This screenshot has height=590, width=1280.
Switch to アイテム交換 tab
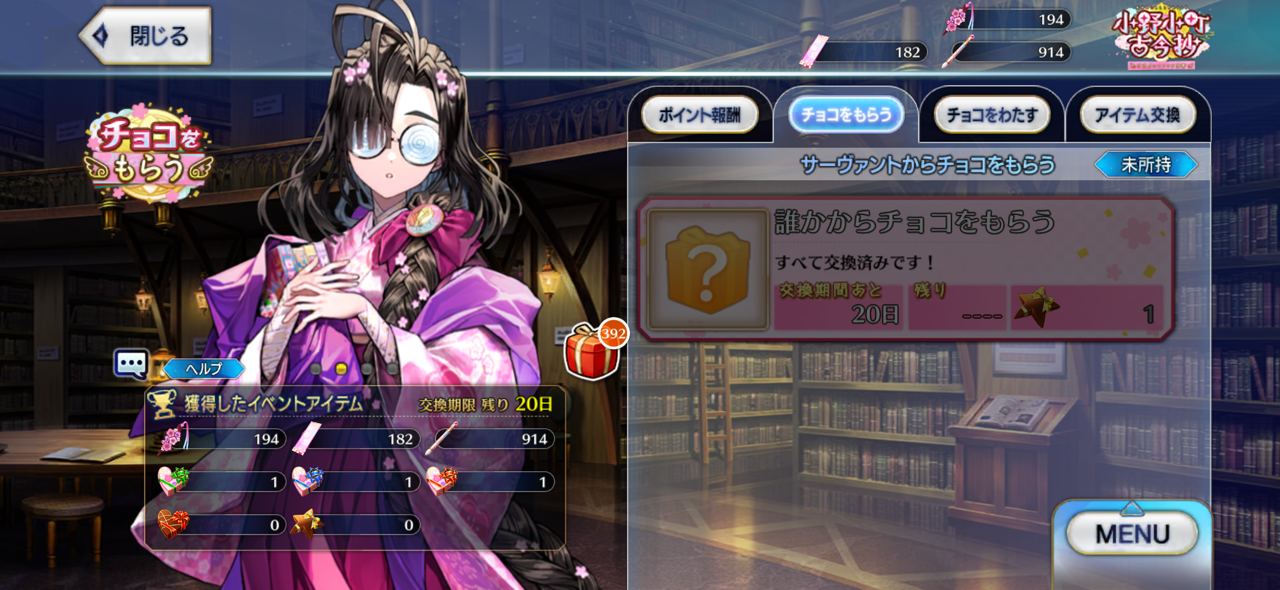click(x=1138, y=115)
